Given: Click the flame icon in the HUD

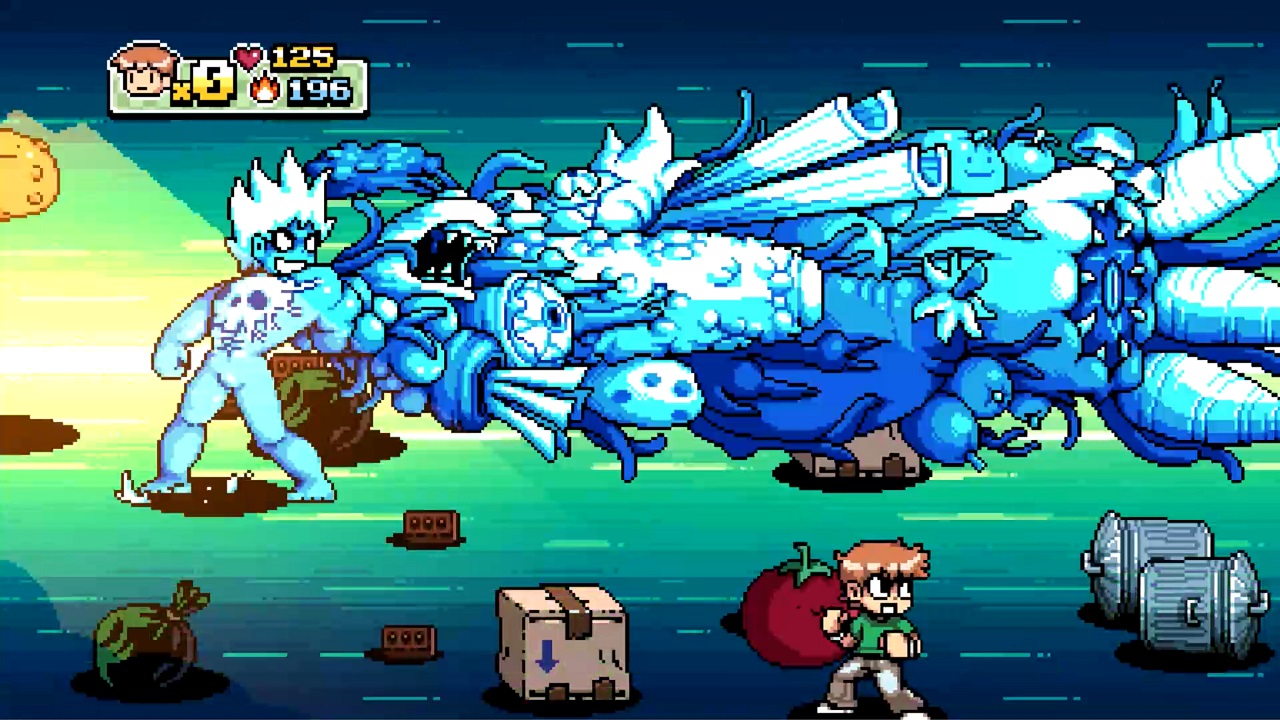Looking at the screenshot, I should 263,90.
